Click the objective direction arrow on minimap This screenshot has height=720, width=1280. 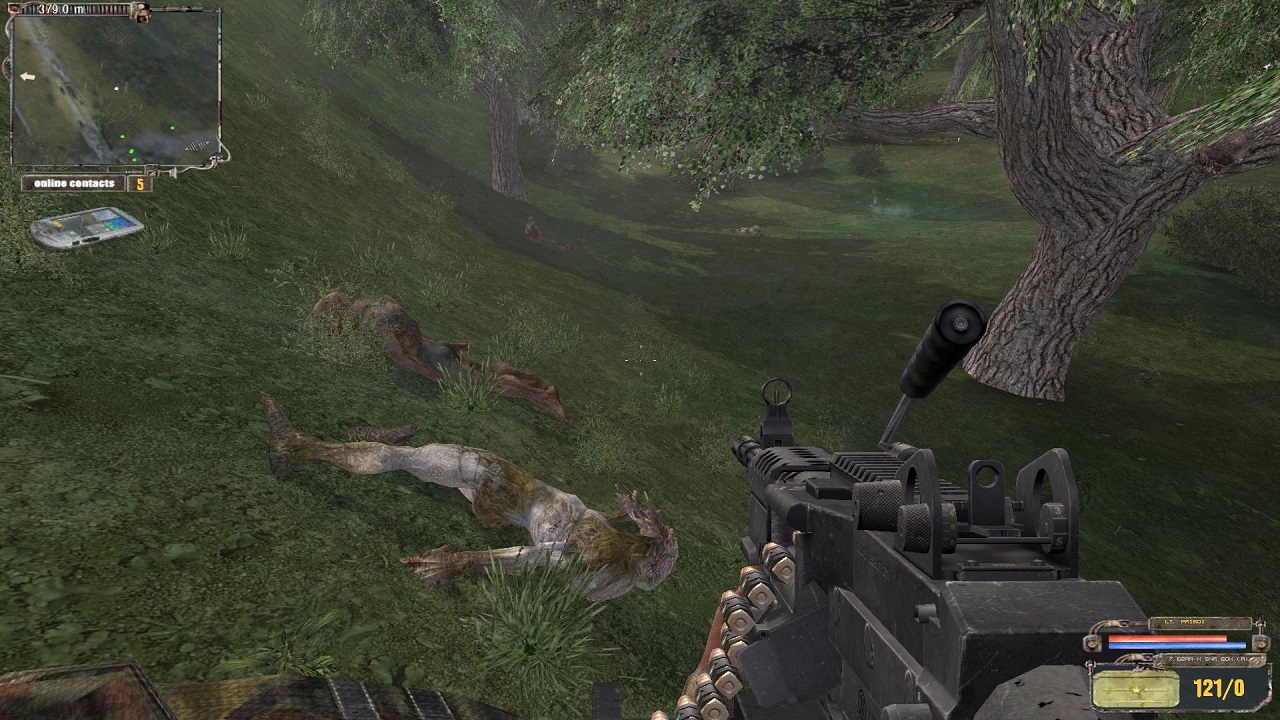click(27, 76)
